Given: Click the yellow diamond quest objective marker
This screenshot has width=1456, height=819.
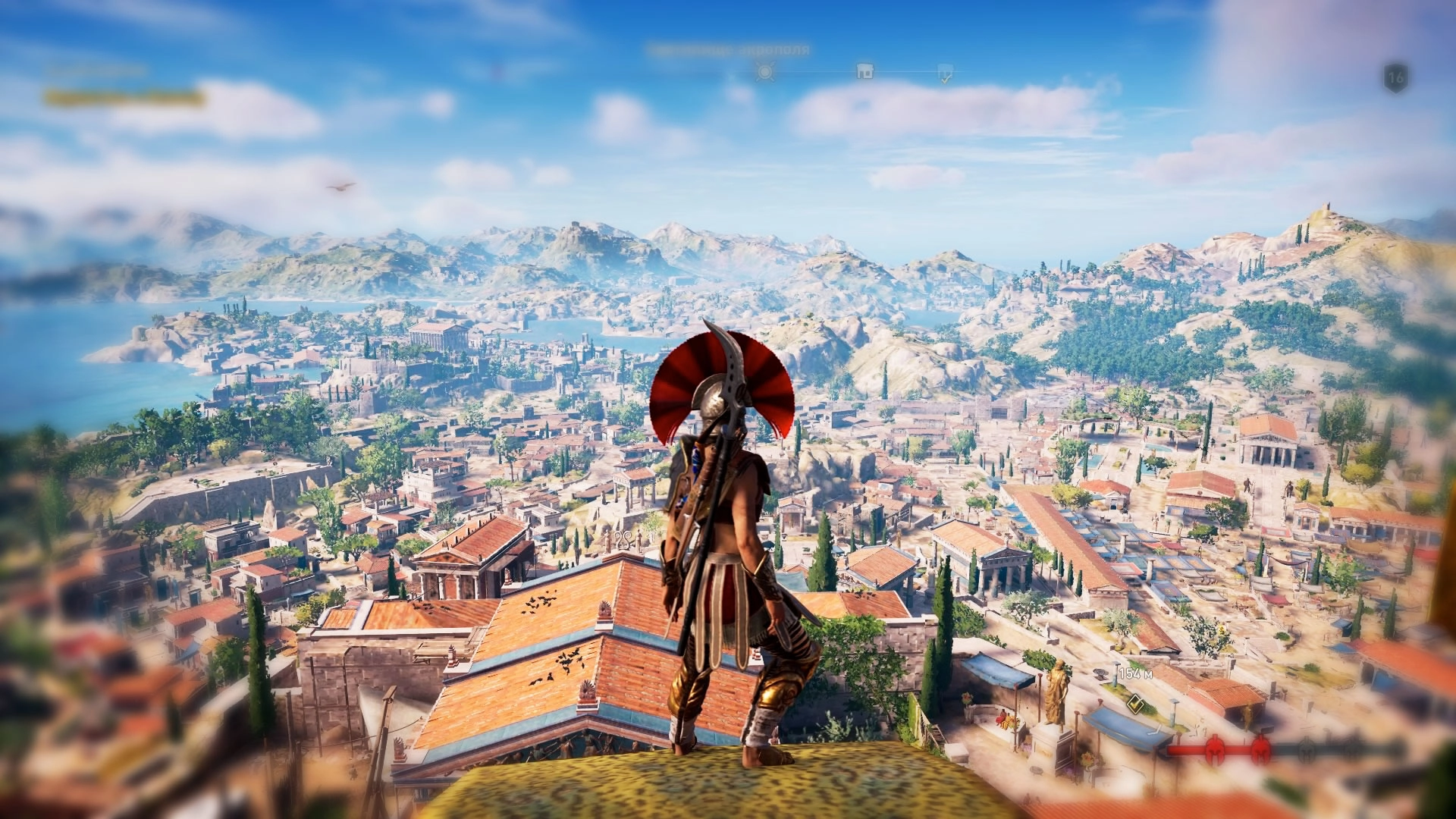Looking at the screenshot, I should 1135,701.
